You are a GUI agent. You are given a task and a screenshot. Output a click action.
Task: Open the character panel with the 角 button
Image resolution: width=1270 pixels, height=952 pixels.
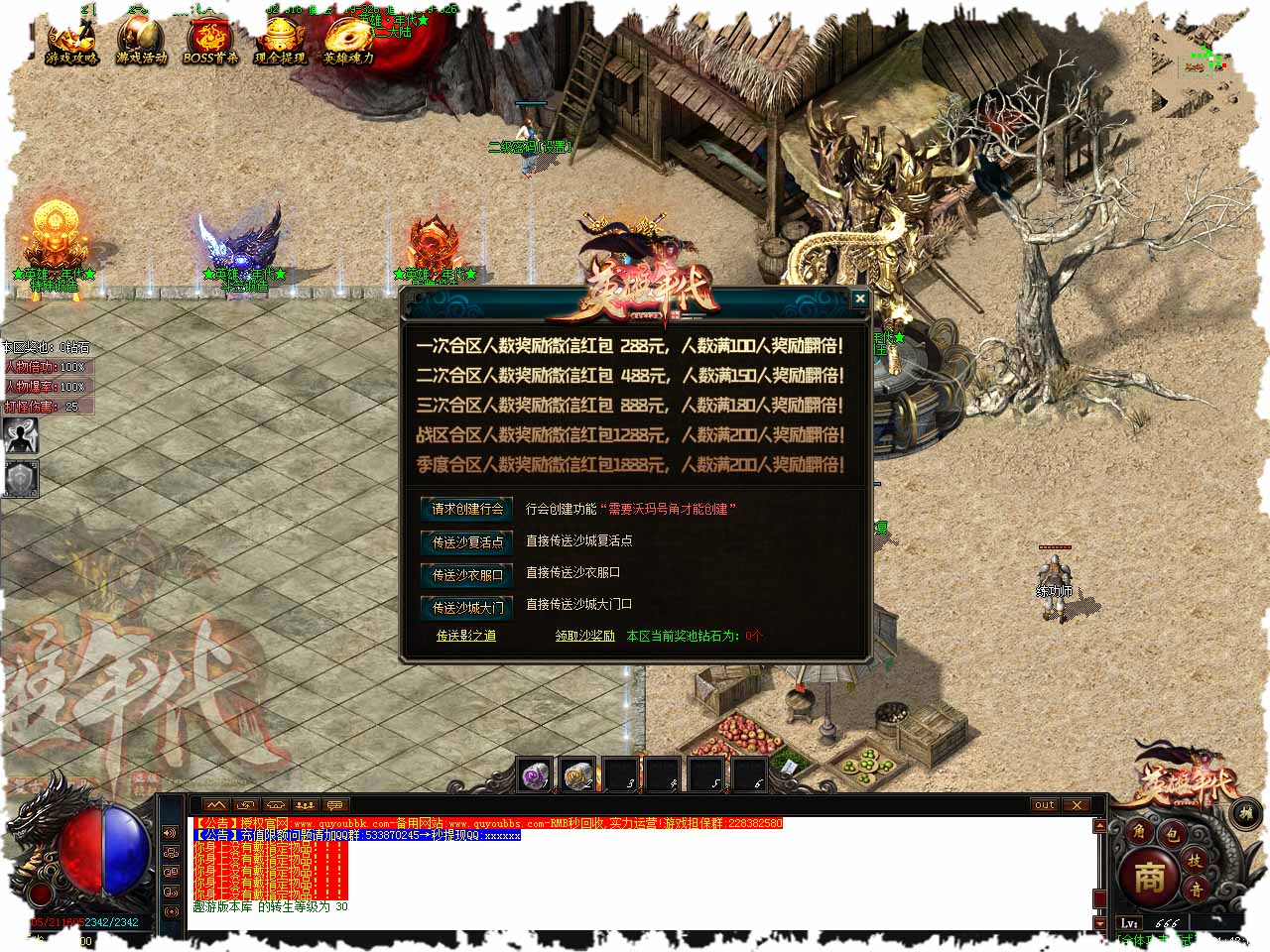(1139, 833)
